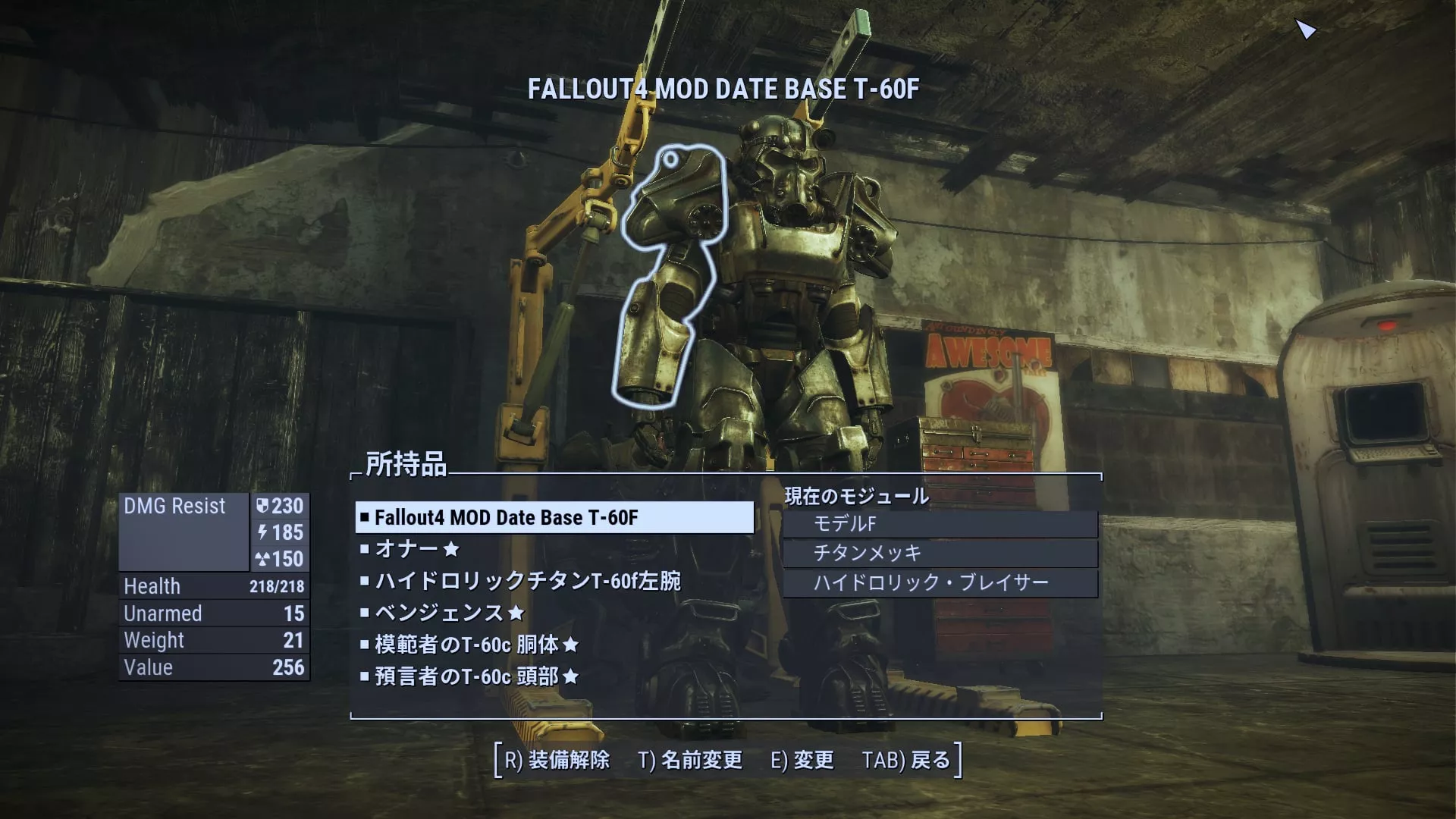Screen dimensions: 1456x819
Task: Select ハイドロリックチタンT-60f左腕 armor piece
Action: pos(527,581)
